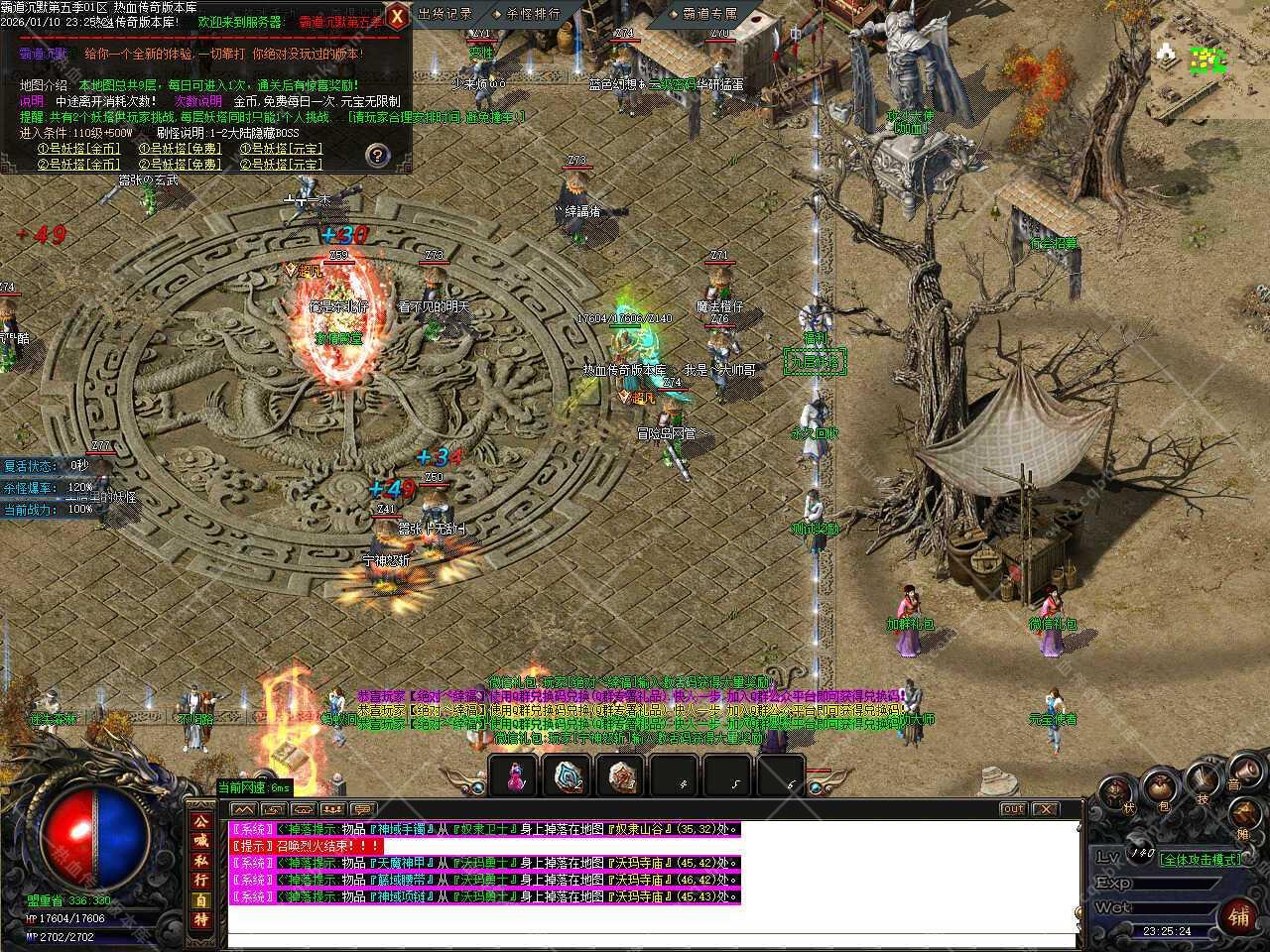Switch the 全体攻击模式 attack mode
Viewport: 1270px width, 952px height.
[1201, 859]
